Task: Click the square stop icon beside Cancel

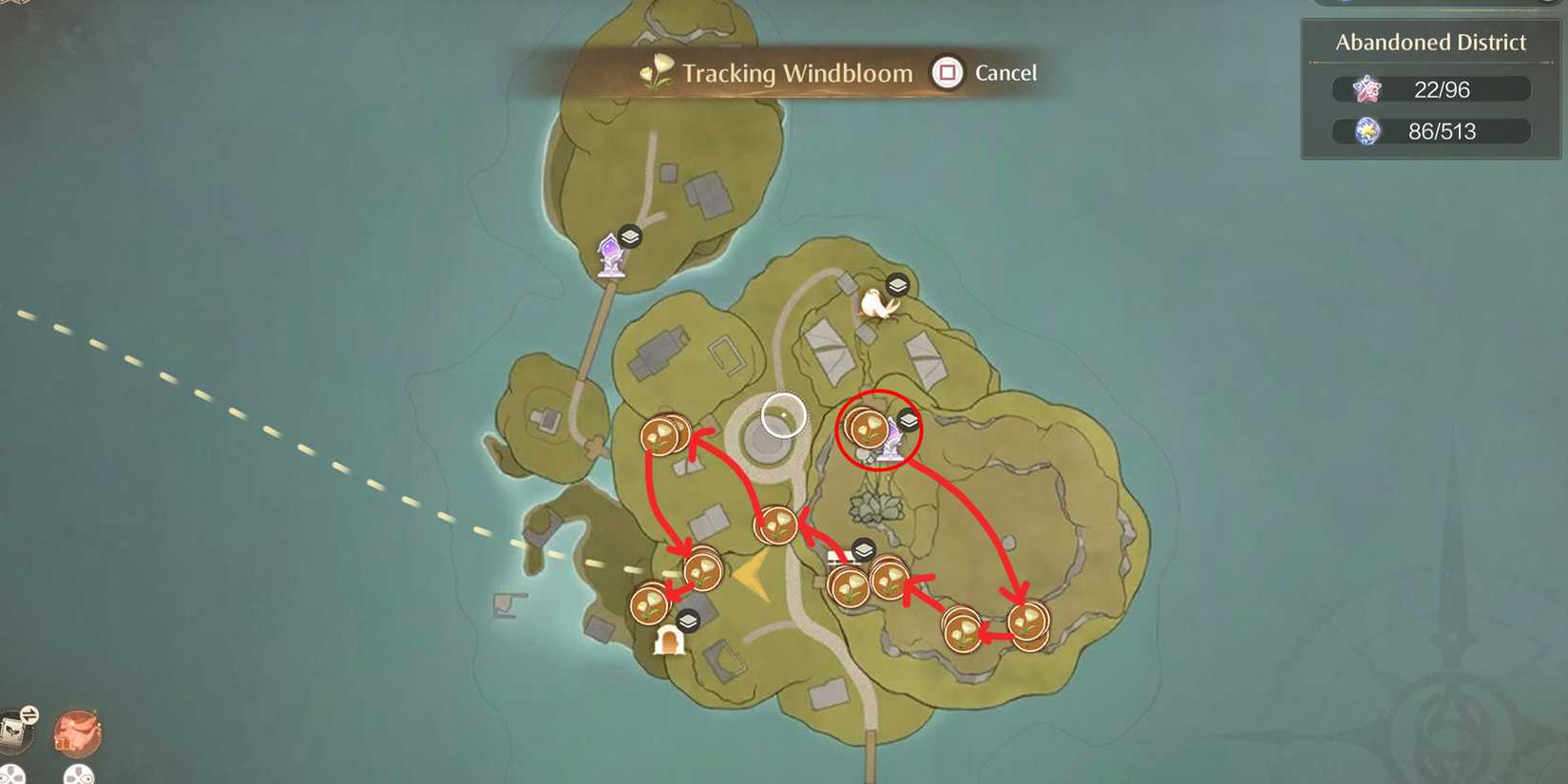Action: (x=947, y=72)
